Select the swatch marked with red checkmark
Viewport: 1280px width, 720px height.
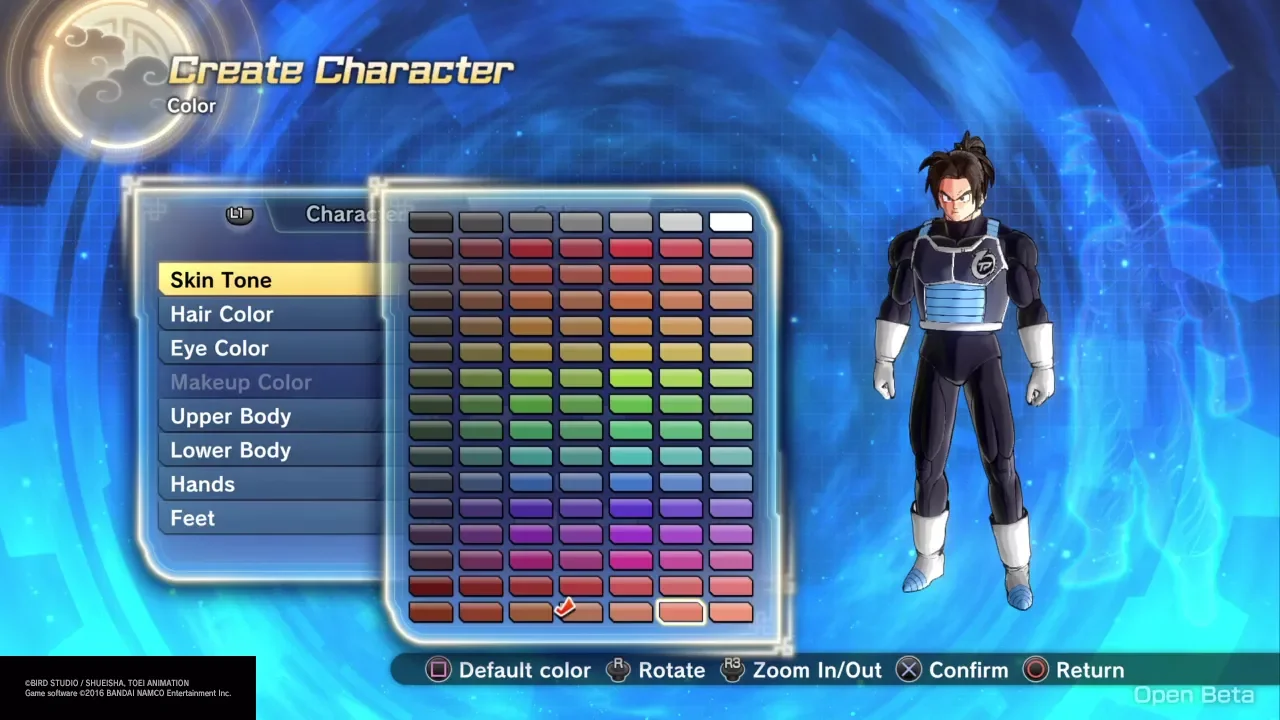click(x=580, y=612)
